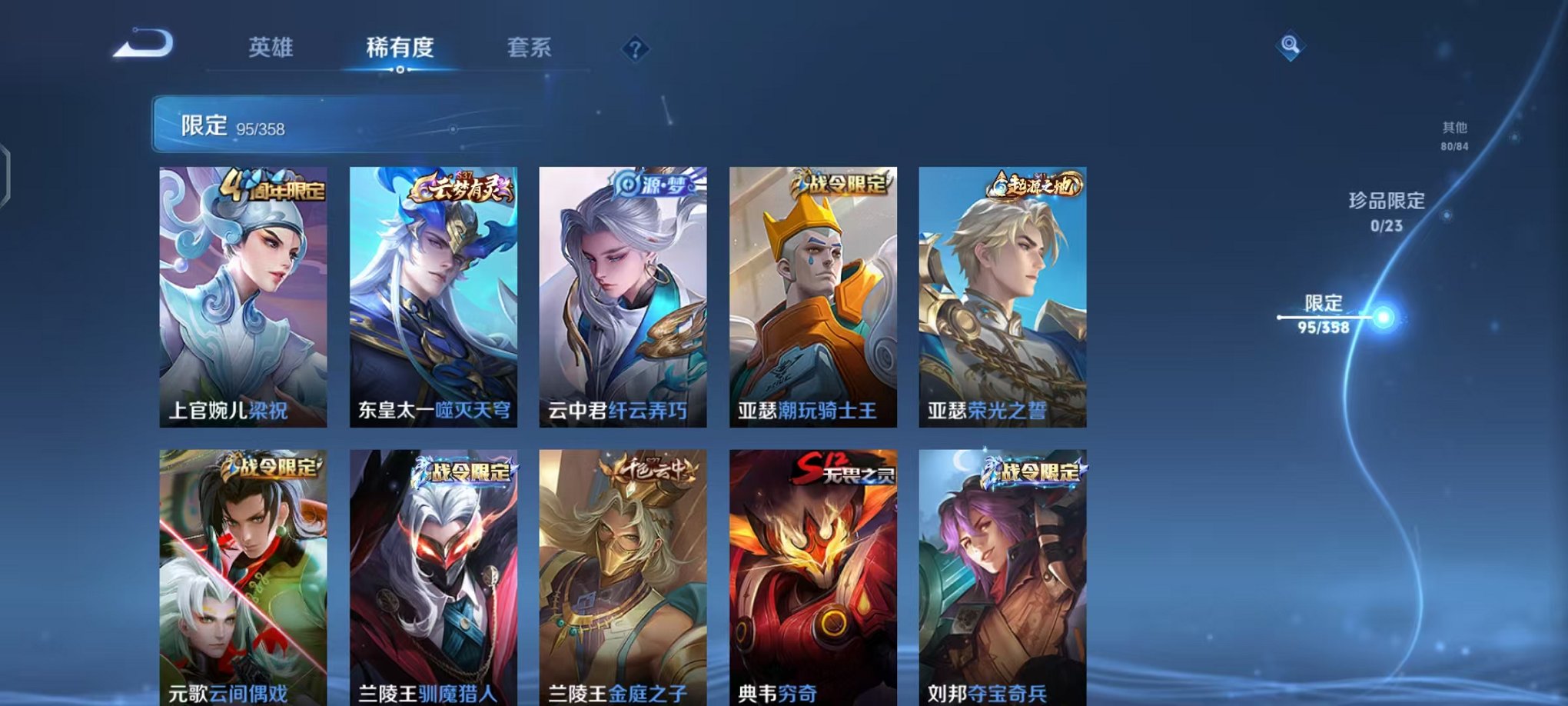Select the 稀有度 tab

pyautogui.click(x=401, y=48)
